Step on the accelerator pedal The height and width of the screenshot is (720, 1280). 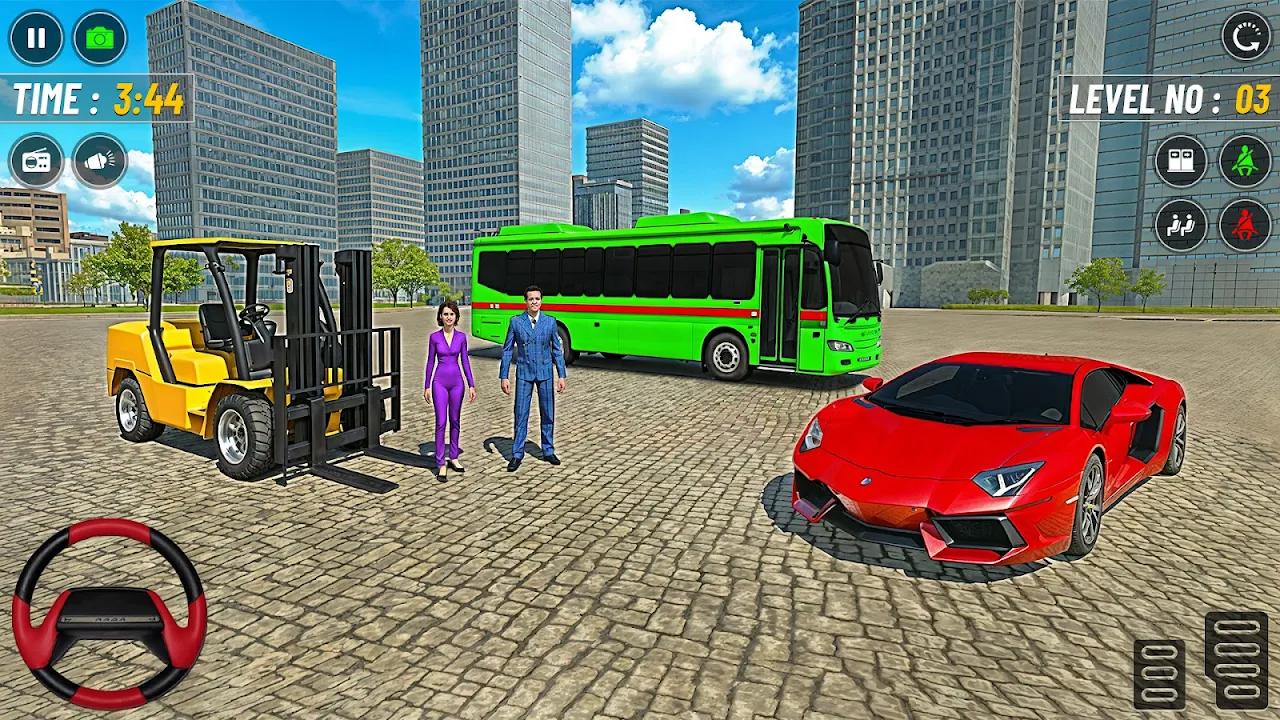tap(1236, 659)
